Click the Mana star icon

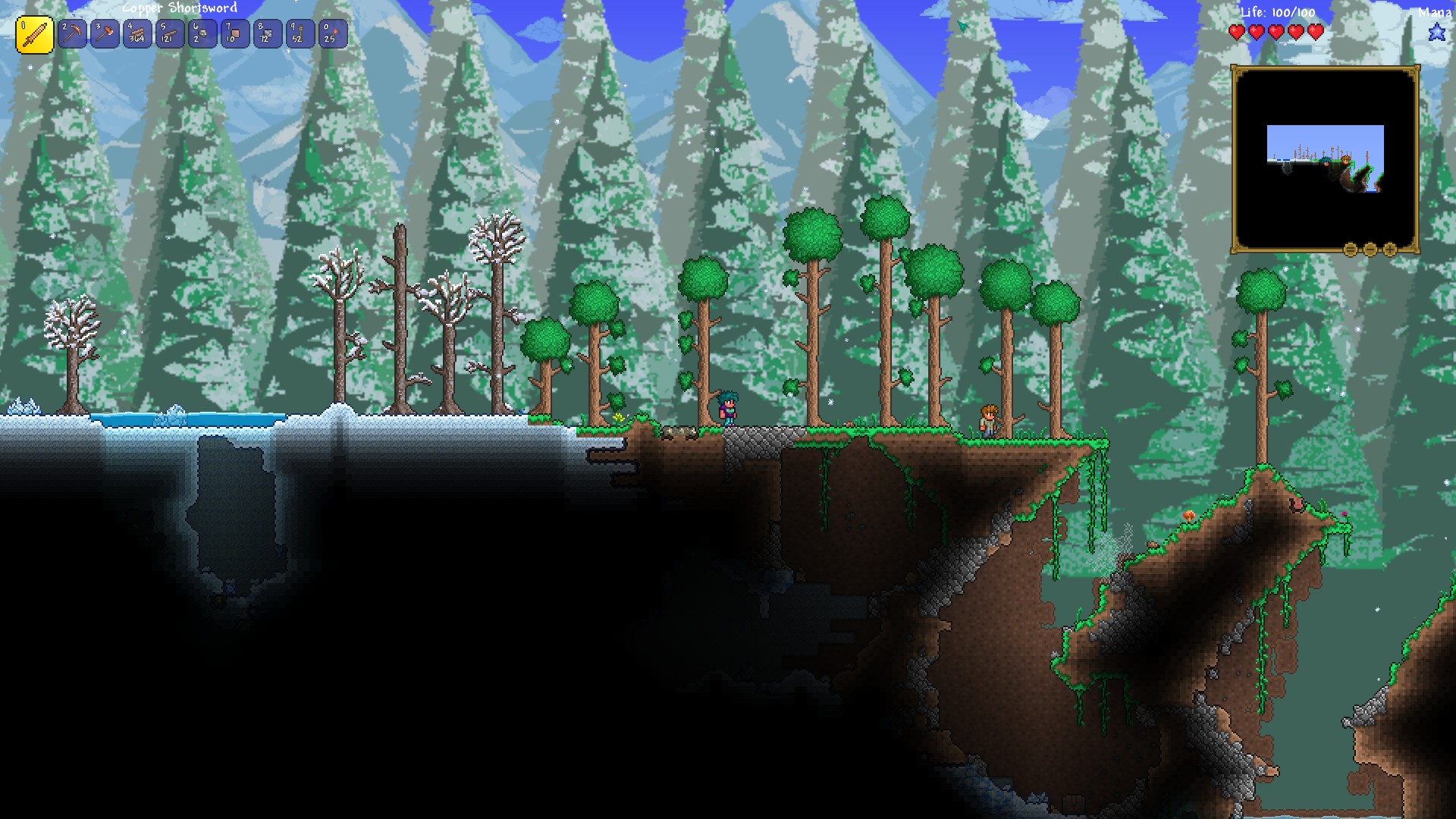point(1438,32)
